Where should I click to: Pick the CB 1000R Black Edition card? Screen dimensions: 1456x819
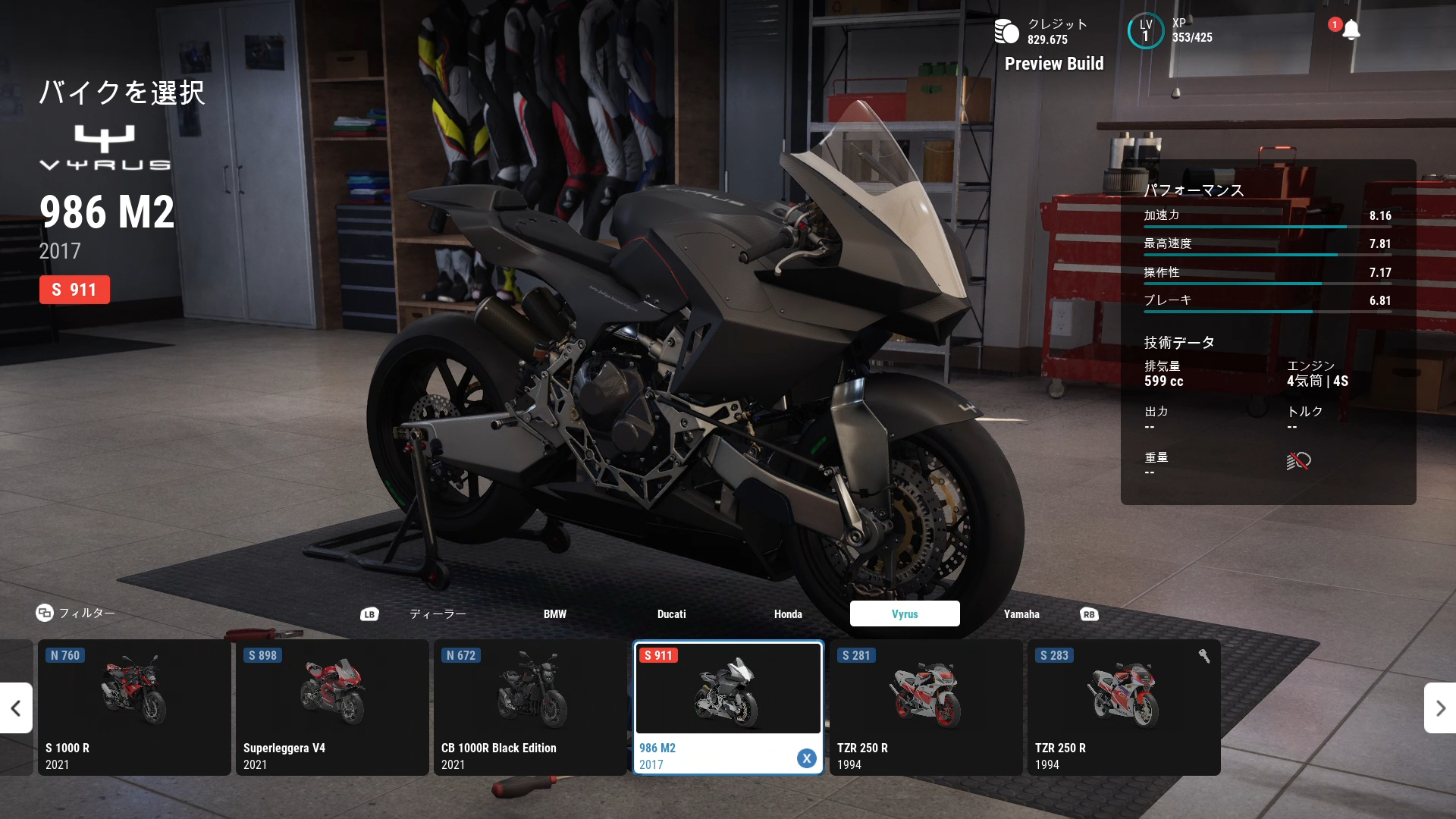pyautogui.click(x=530, y=708)
